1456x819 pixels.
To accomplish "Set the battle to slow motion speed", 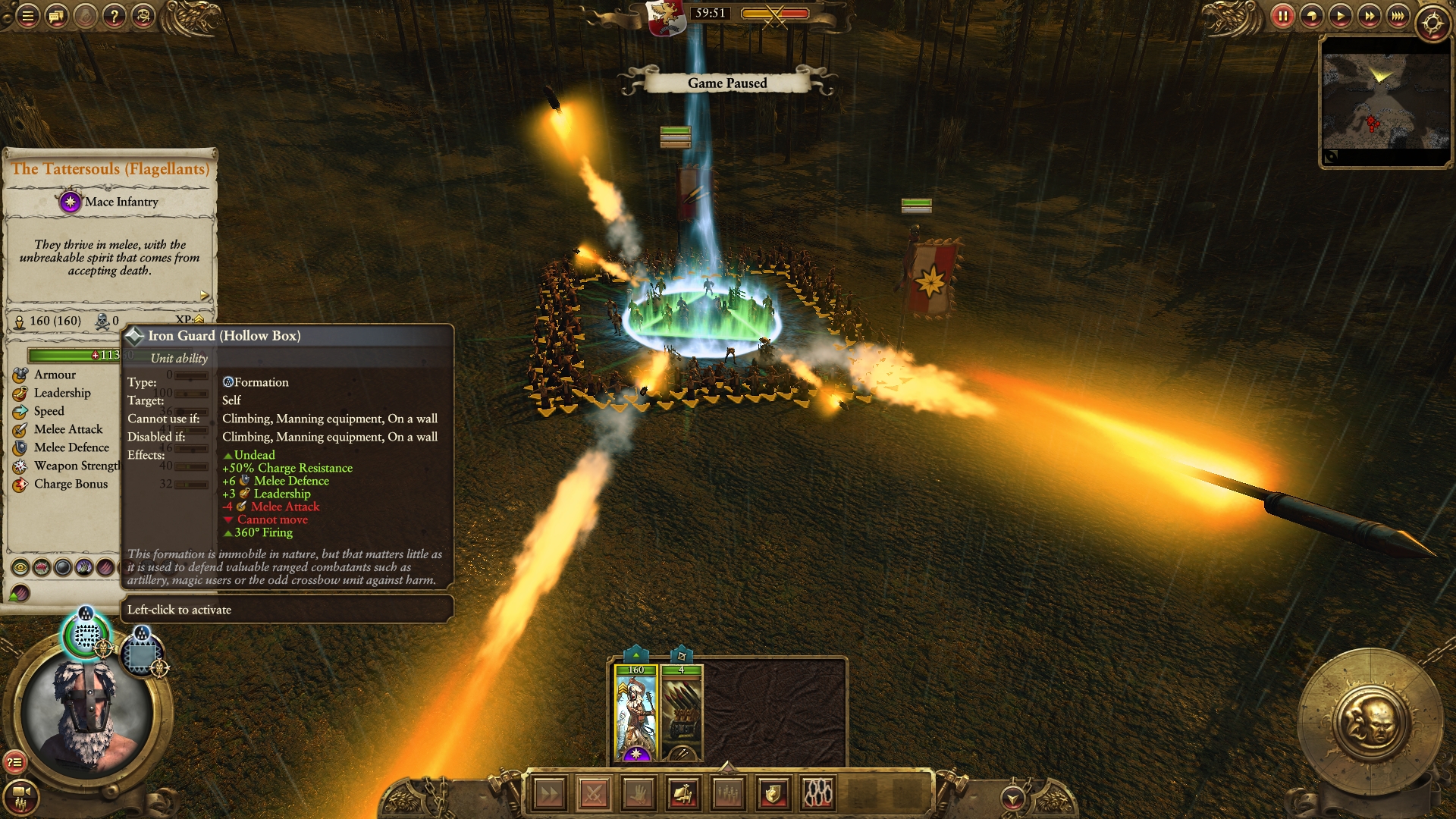I will click(x=1311, y=16).
